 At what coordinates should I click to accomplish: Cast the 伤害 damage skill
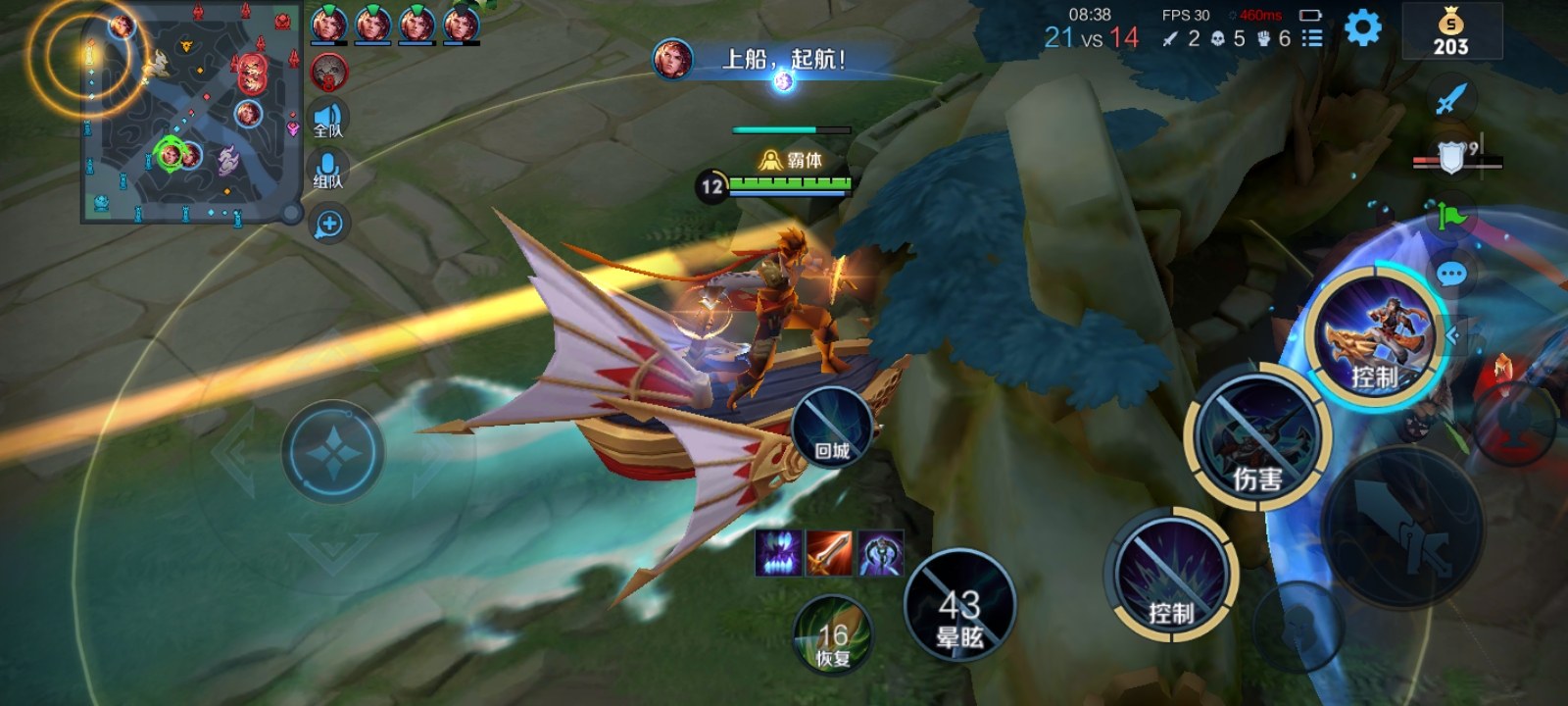(1257, 438)
